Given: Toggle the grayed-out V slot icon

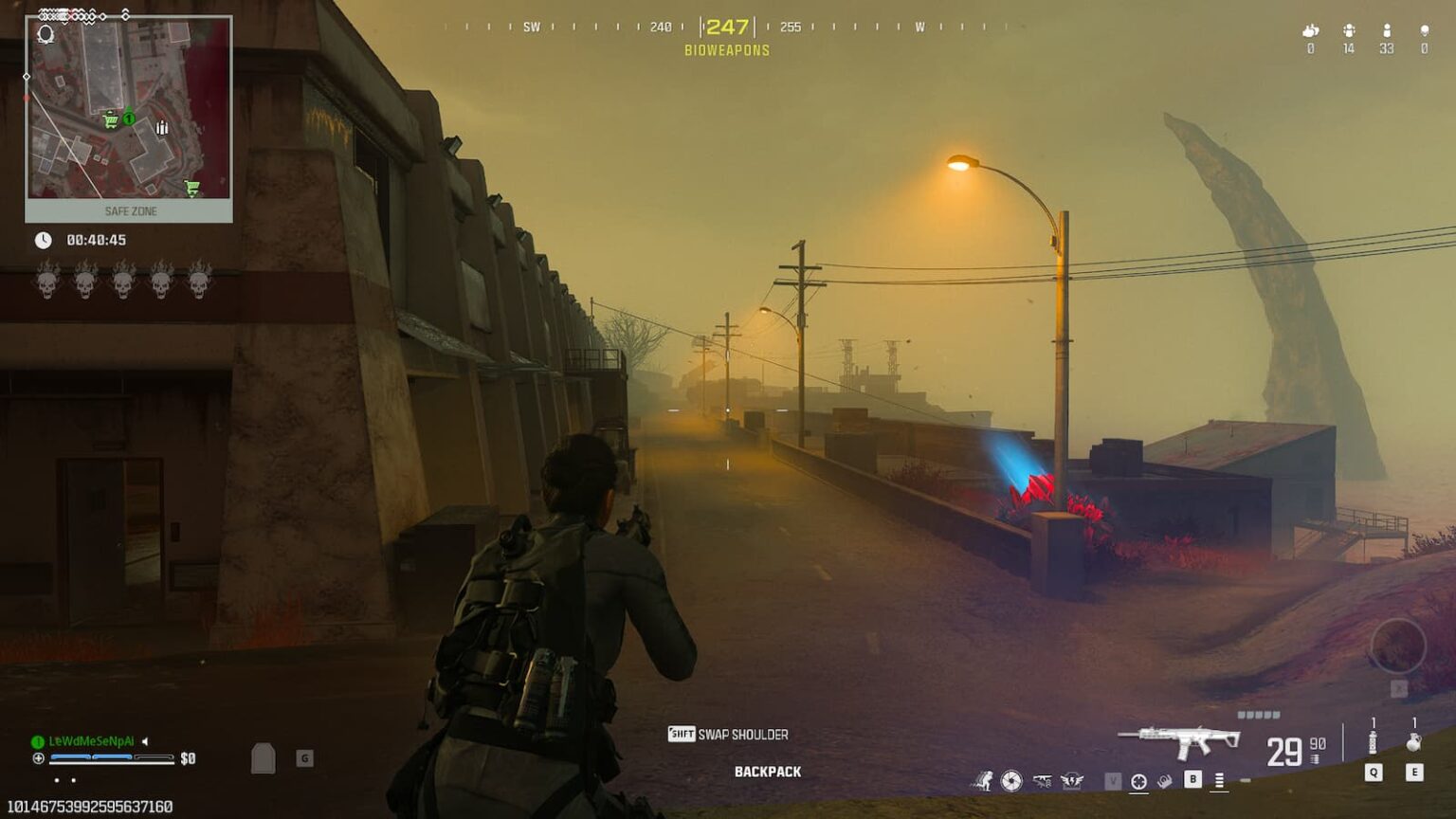Looking at the screenshot, I should pos(1114,779).
